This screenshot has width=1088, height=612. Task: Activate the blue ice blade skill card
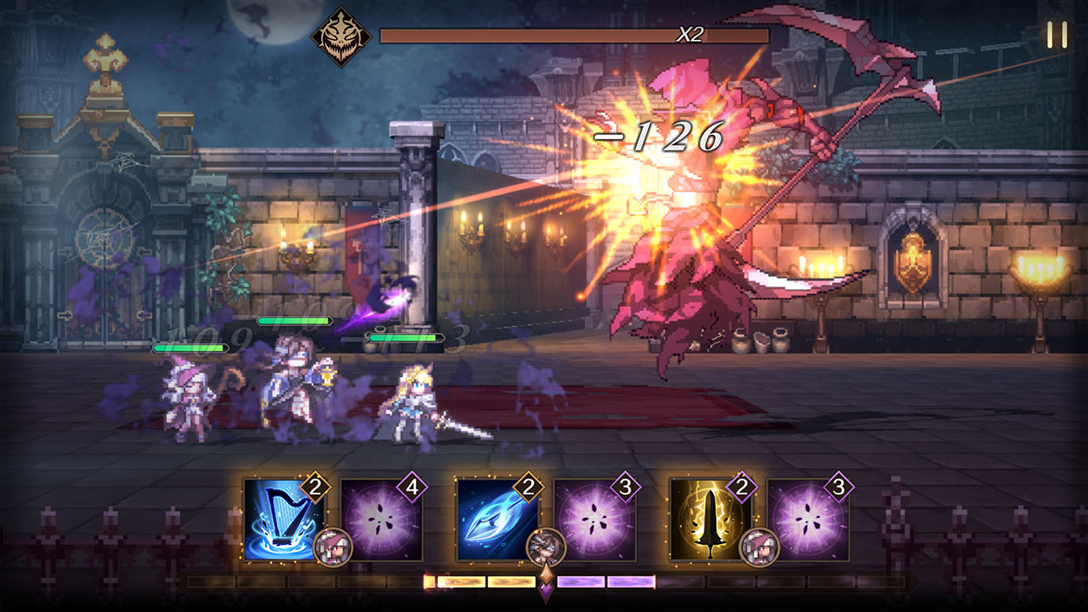[496, 519]
